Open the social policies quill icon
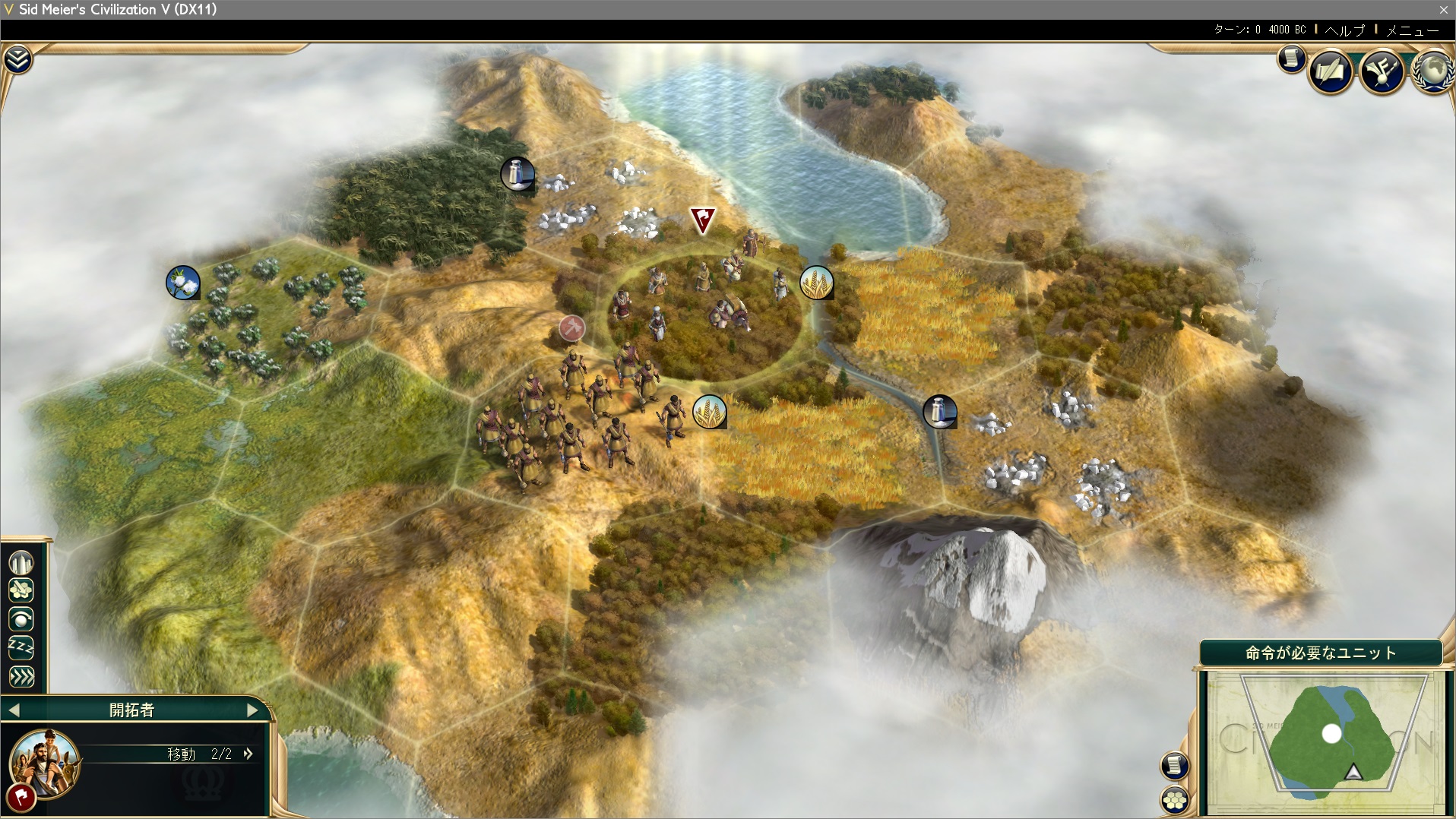 (1330, 72)
